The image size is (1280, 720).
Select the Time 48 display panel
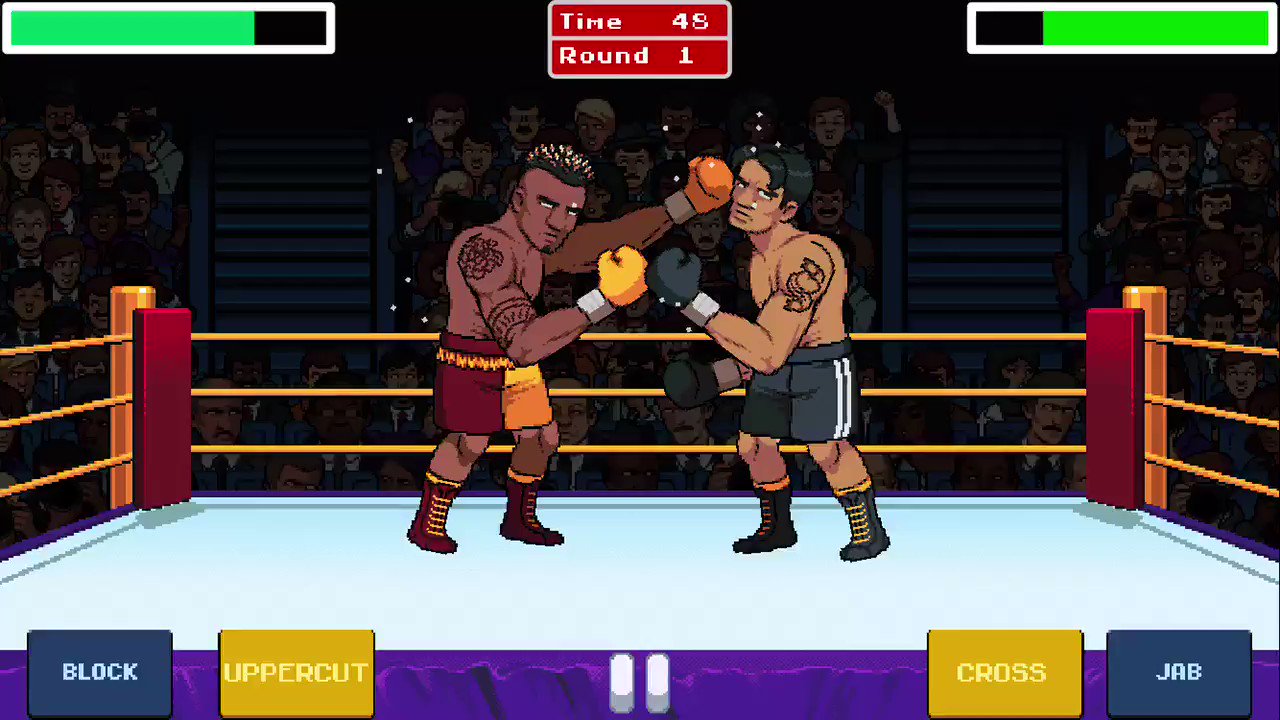click(639, 21)
